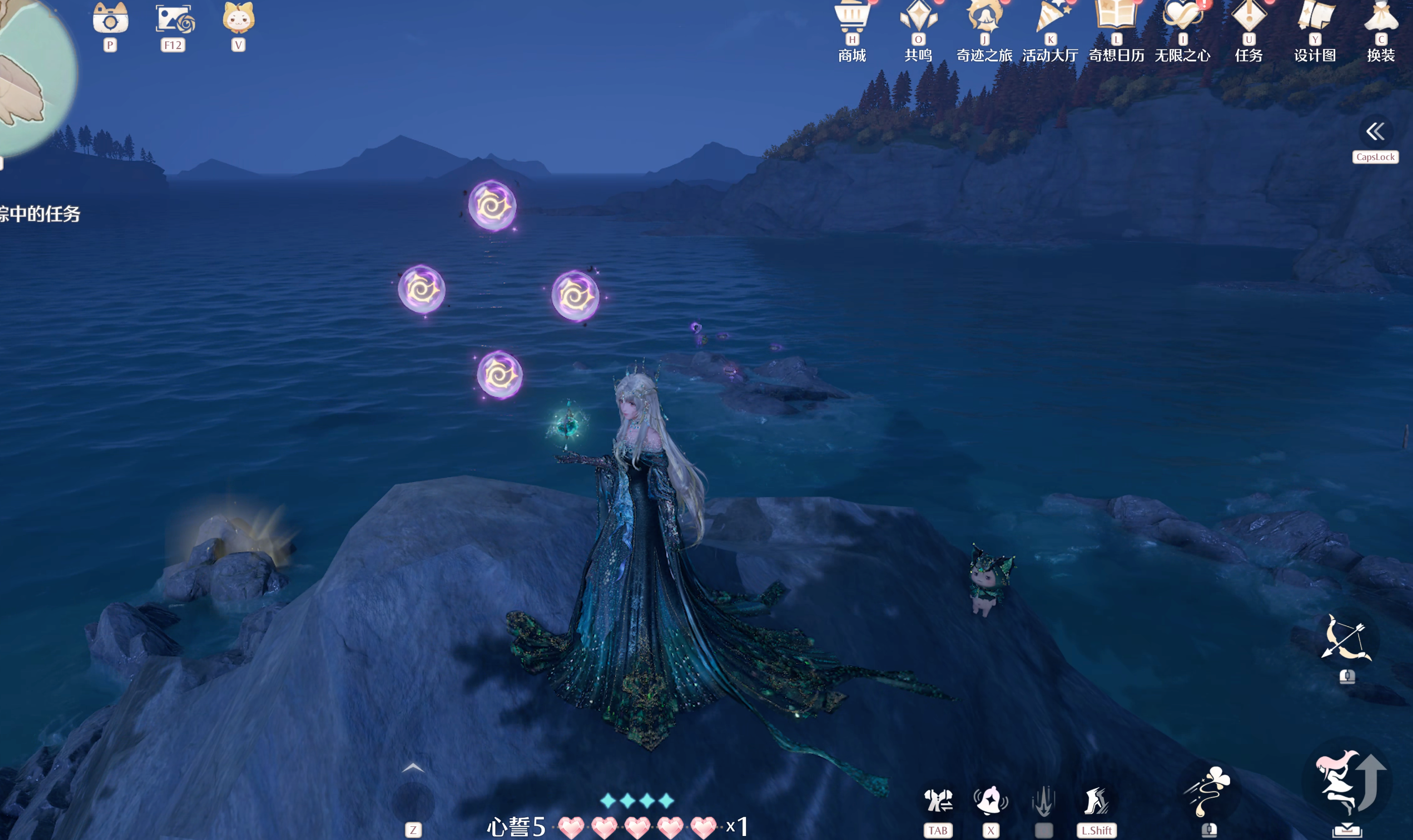Open the camera photo mode icon
Viewport: 1413px width, 840px height.
coord(111,20)
